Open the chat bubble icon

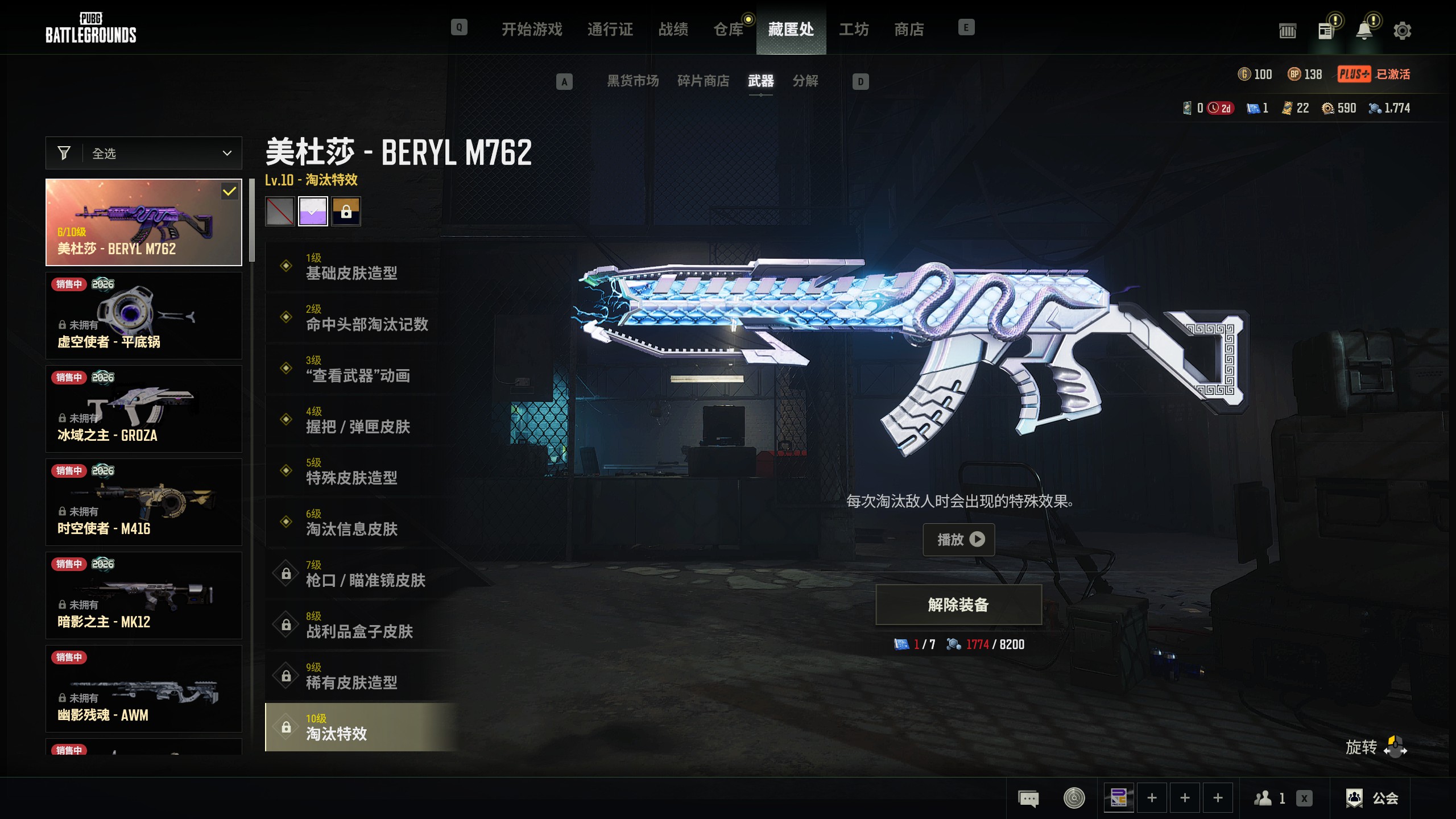coord(1028,798)
